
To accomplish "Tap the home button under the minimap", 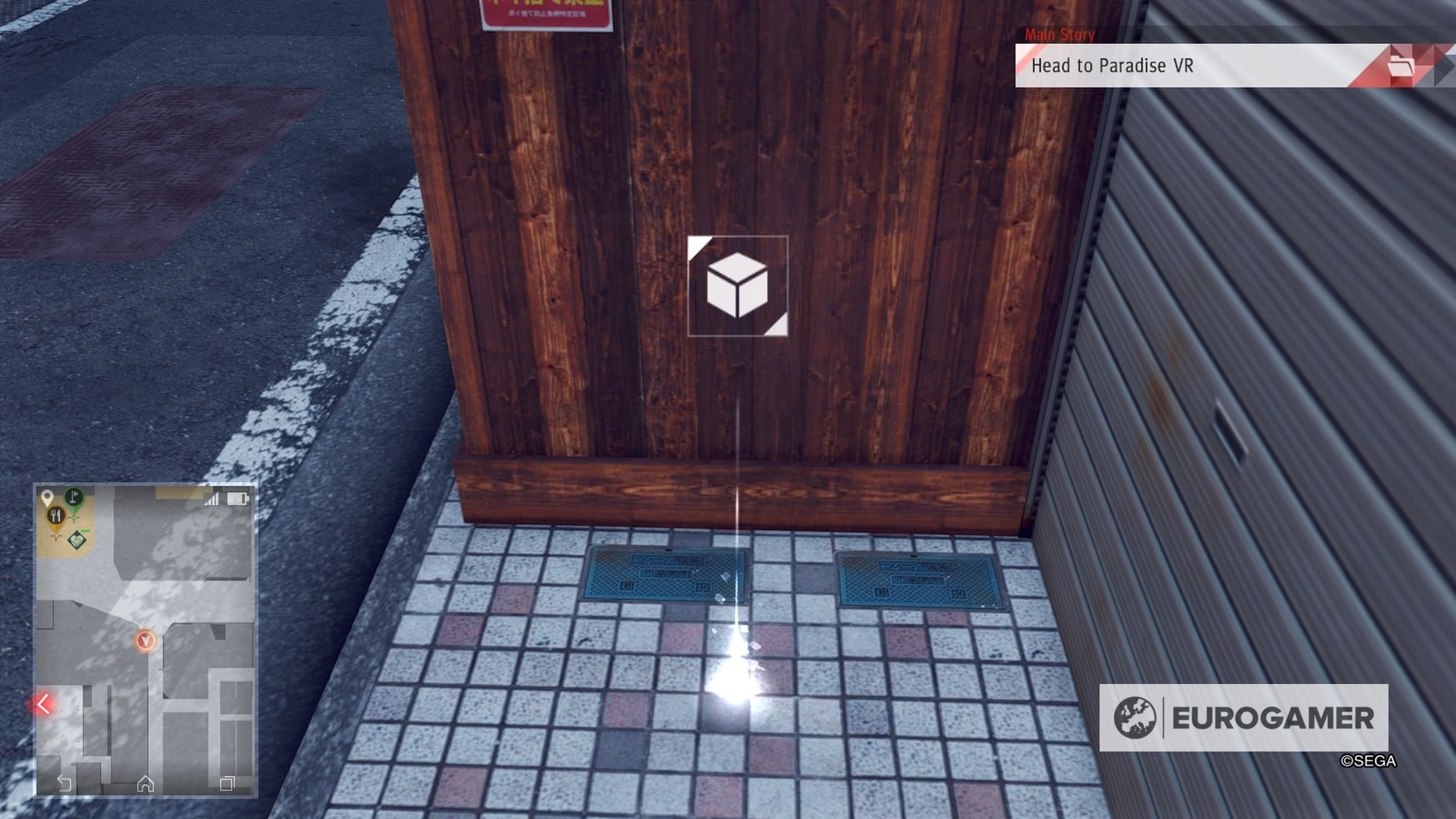I will 146,784.
